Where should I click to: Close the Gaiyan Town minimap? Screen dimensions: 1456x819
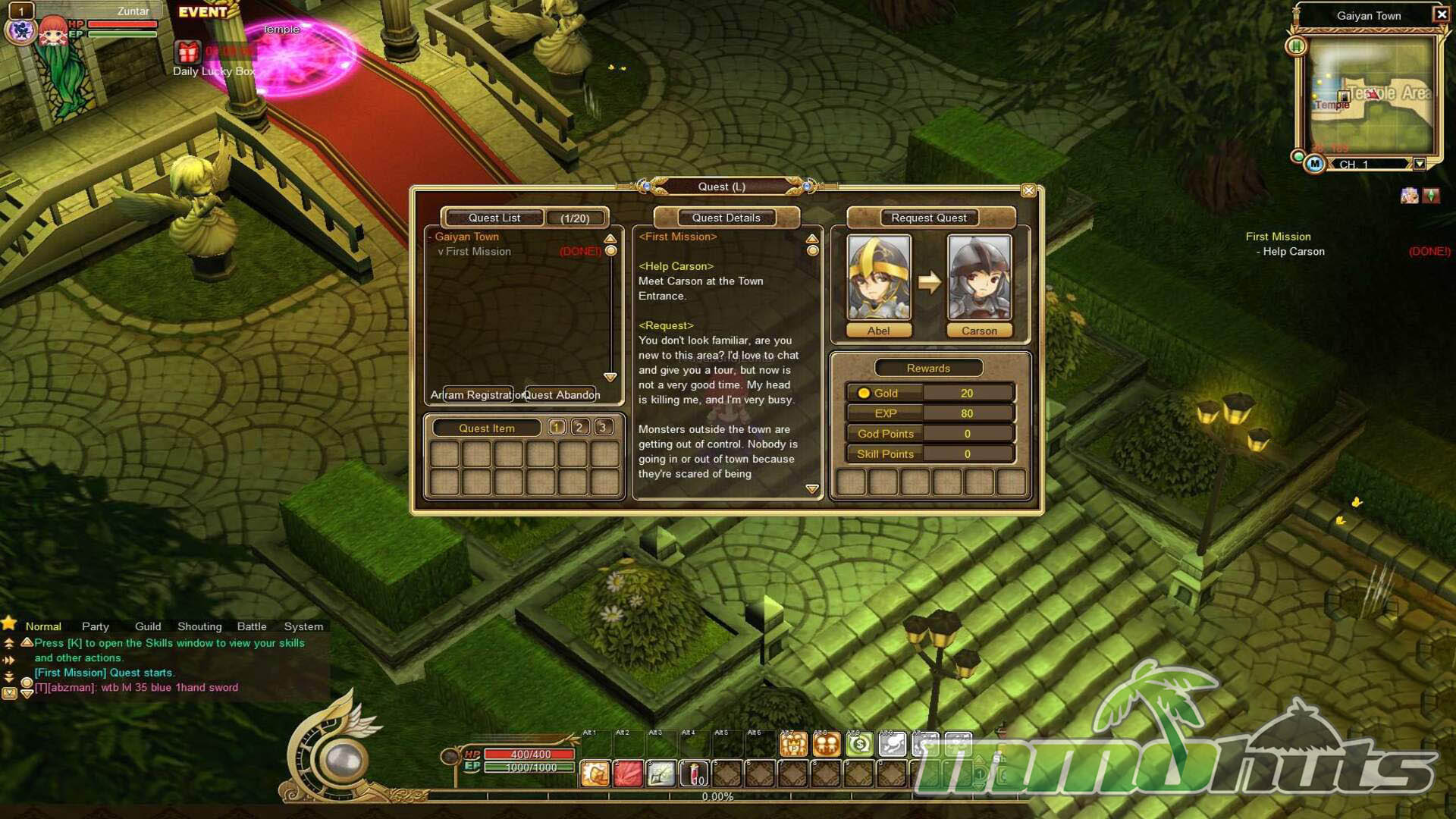click(1441, 14)
